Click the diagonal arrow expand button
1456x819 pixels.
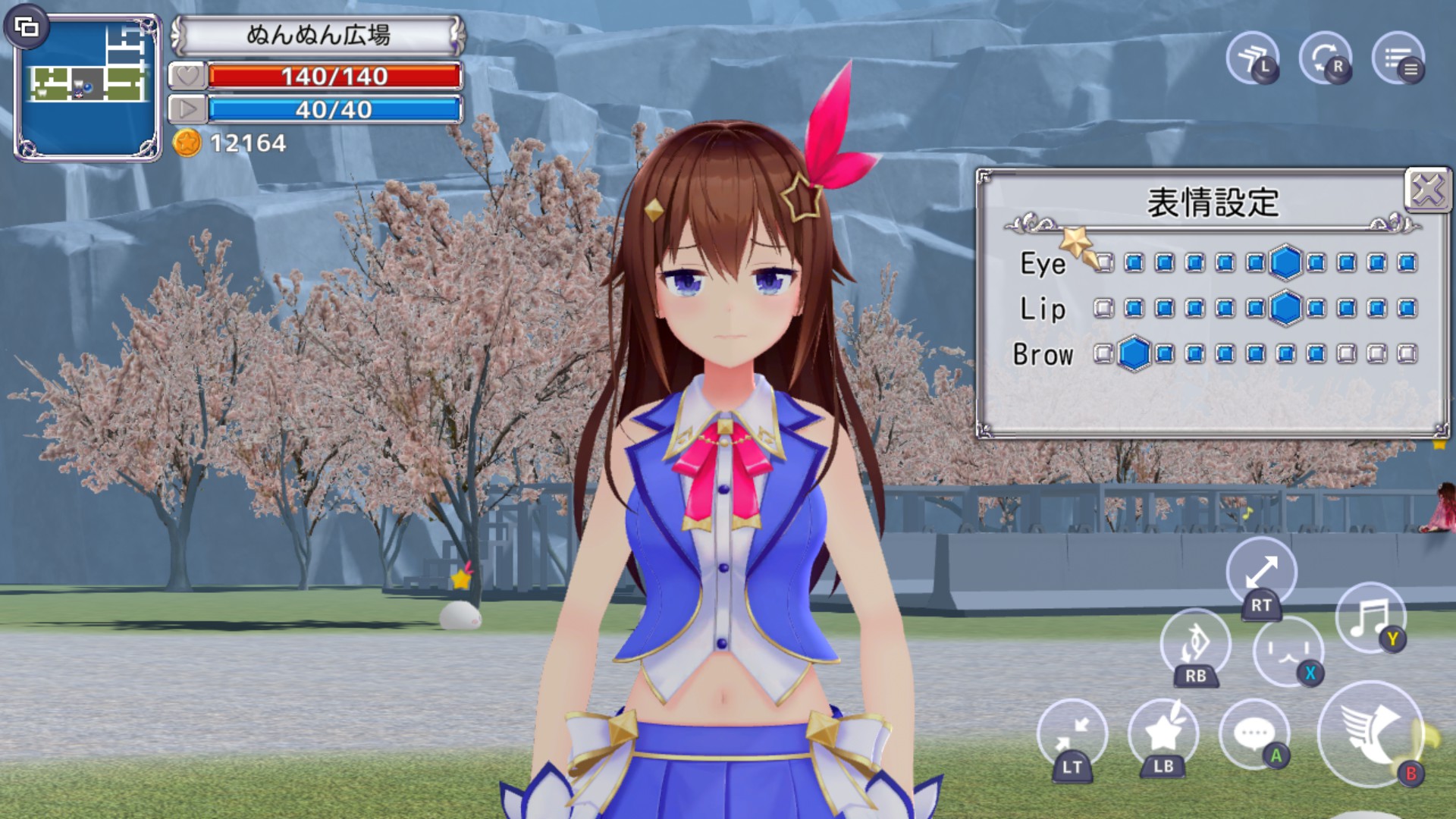(1261, 572)
